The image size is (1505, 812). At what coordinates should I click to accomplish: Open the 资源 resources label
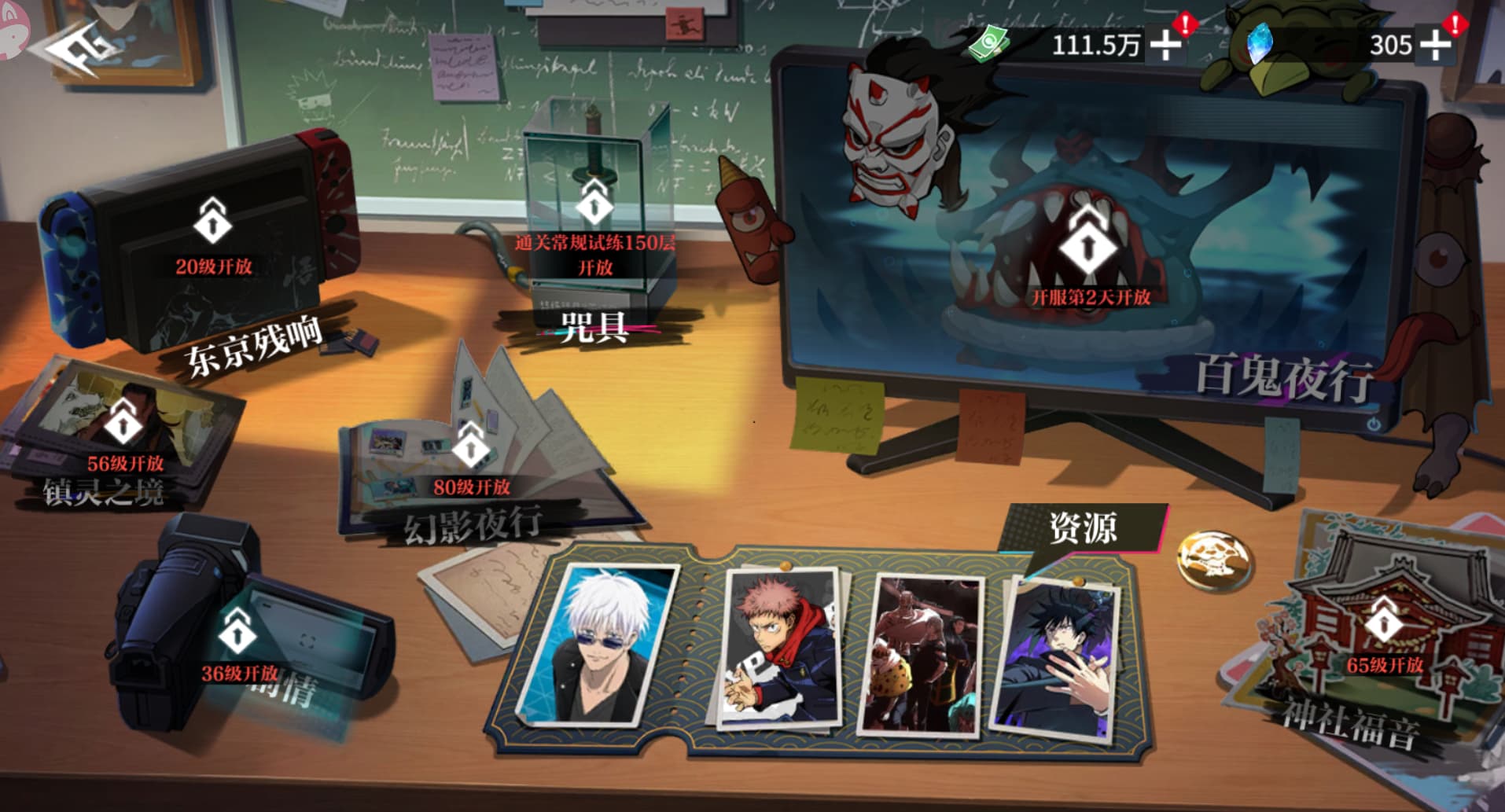(x=1083, y=527)
